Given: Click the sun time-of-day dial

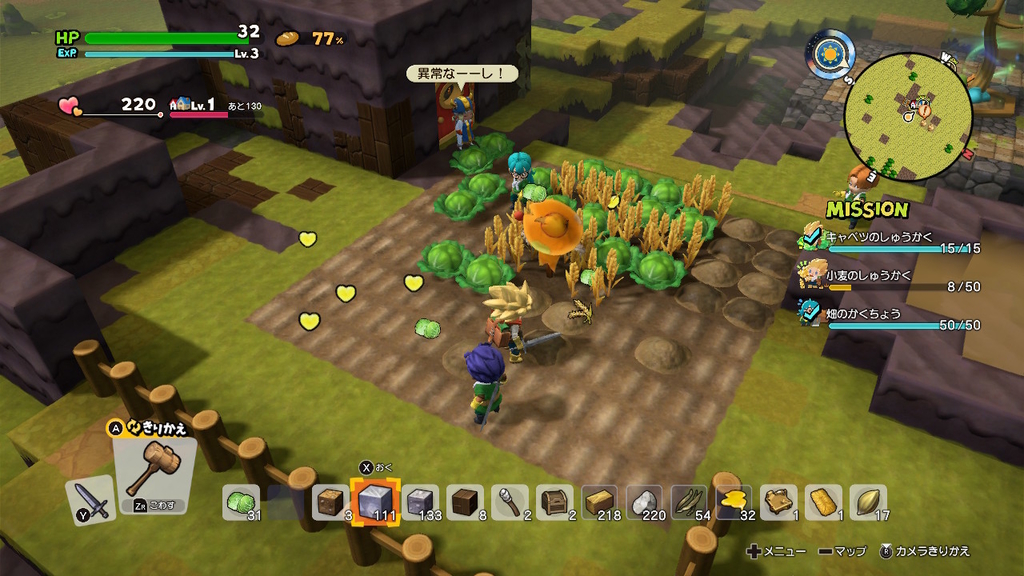Looking at the screenshot, I should [831, 52].
